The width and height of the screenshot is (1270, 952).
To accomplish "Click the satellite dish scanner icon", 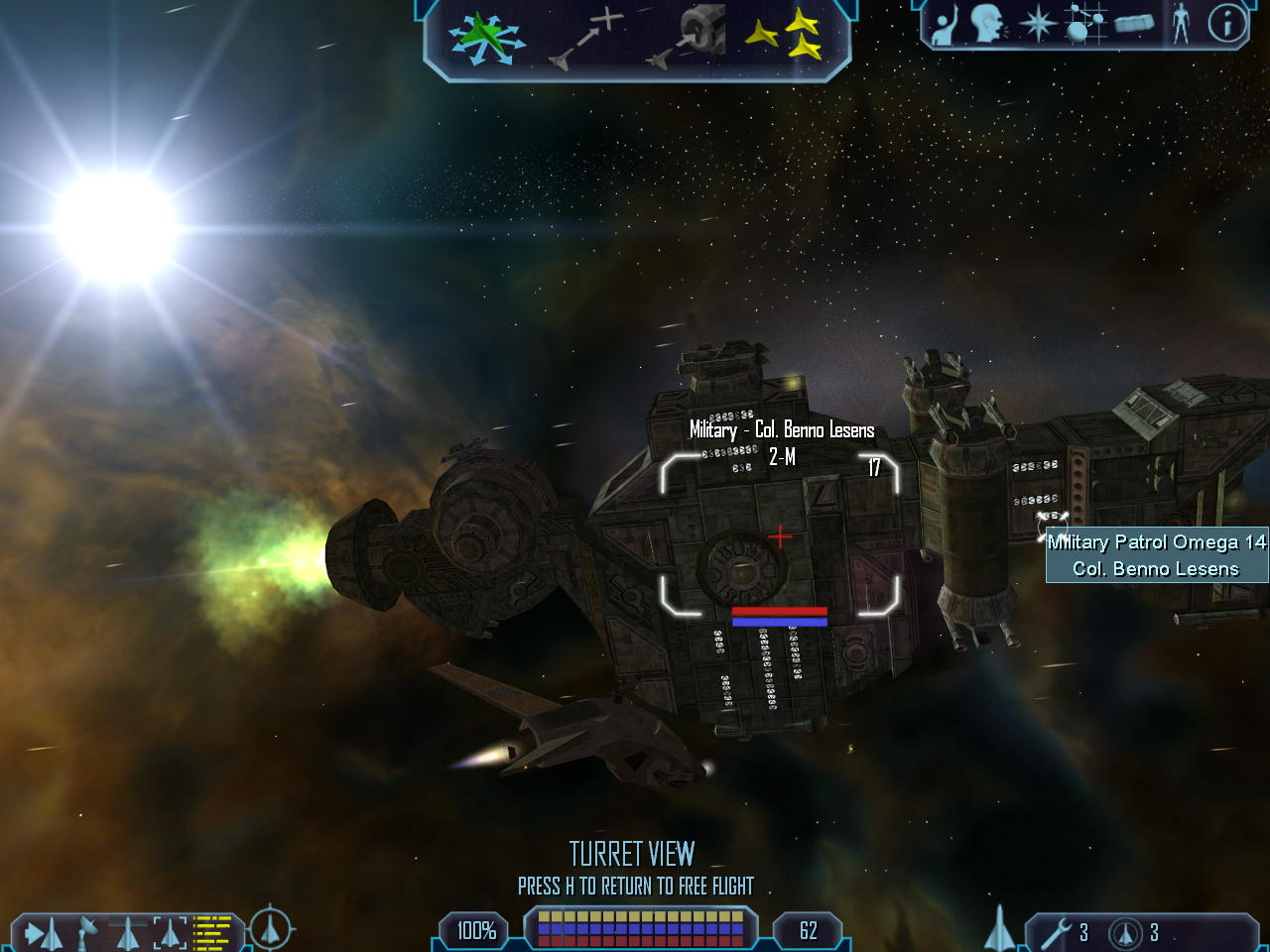I will (x=87, y=932).
